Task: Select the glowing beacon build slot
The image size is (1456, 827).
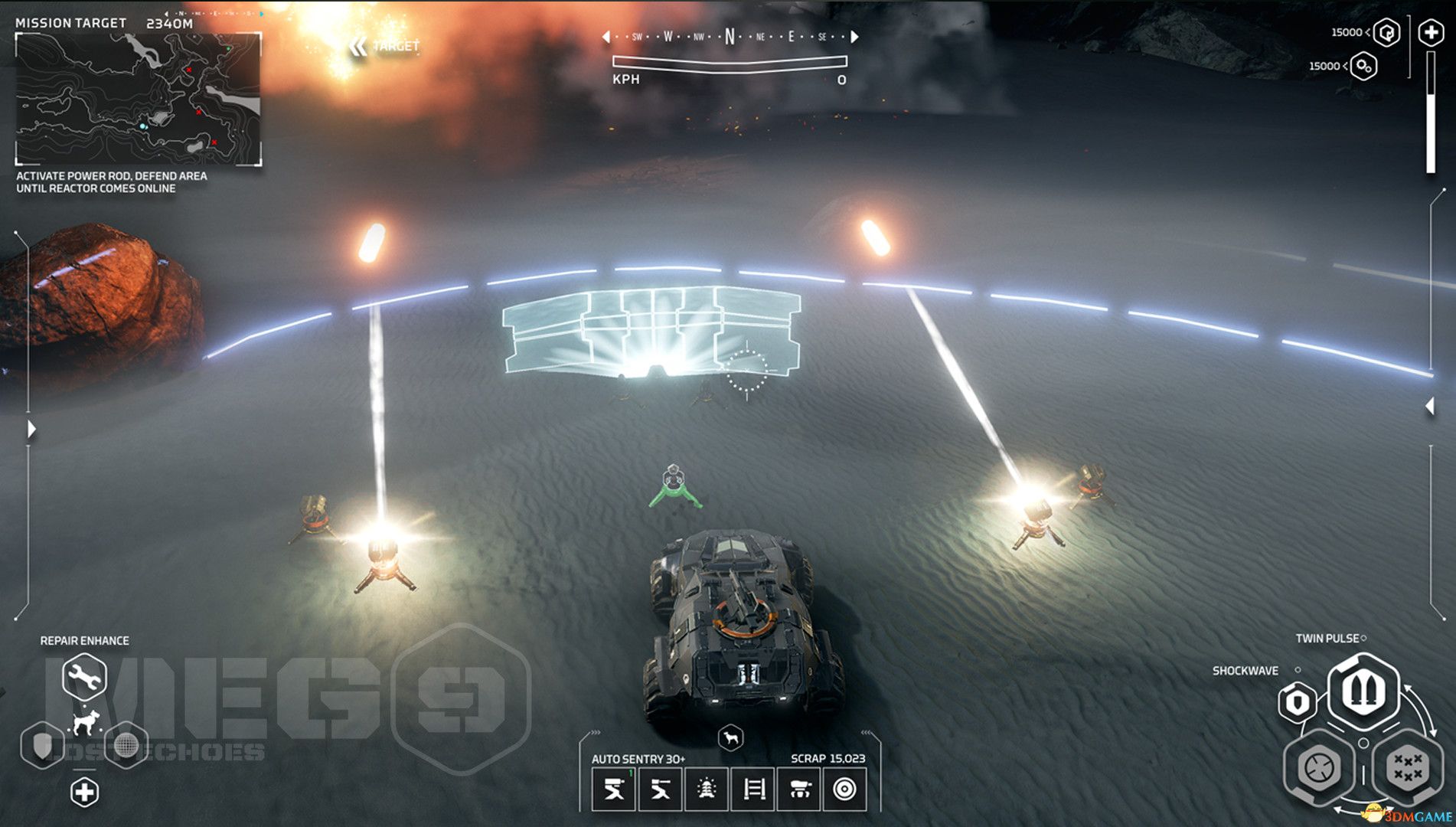Action: (707, 789)
